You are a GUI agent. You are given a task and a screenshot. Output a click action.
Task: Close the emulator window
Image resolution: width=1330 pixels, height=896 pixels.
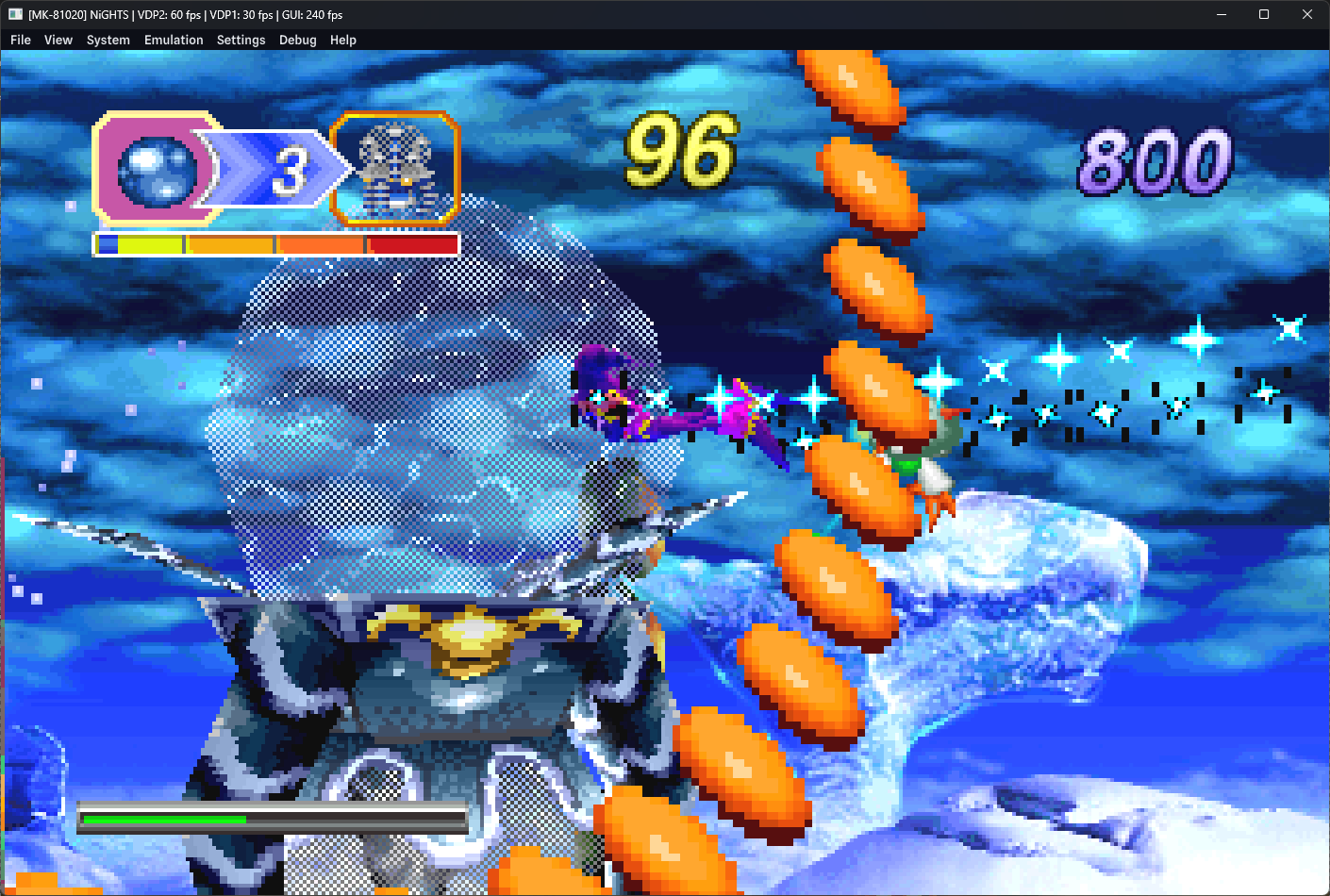[1306, 14]
